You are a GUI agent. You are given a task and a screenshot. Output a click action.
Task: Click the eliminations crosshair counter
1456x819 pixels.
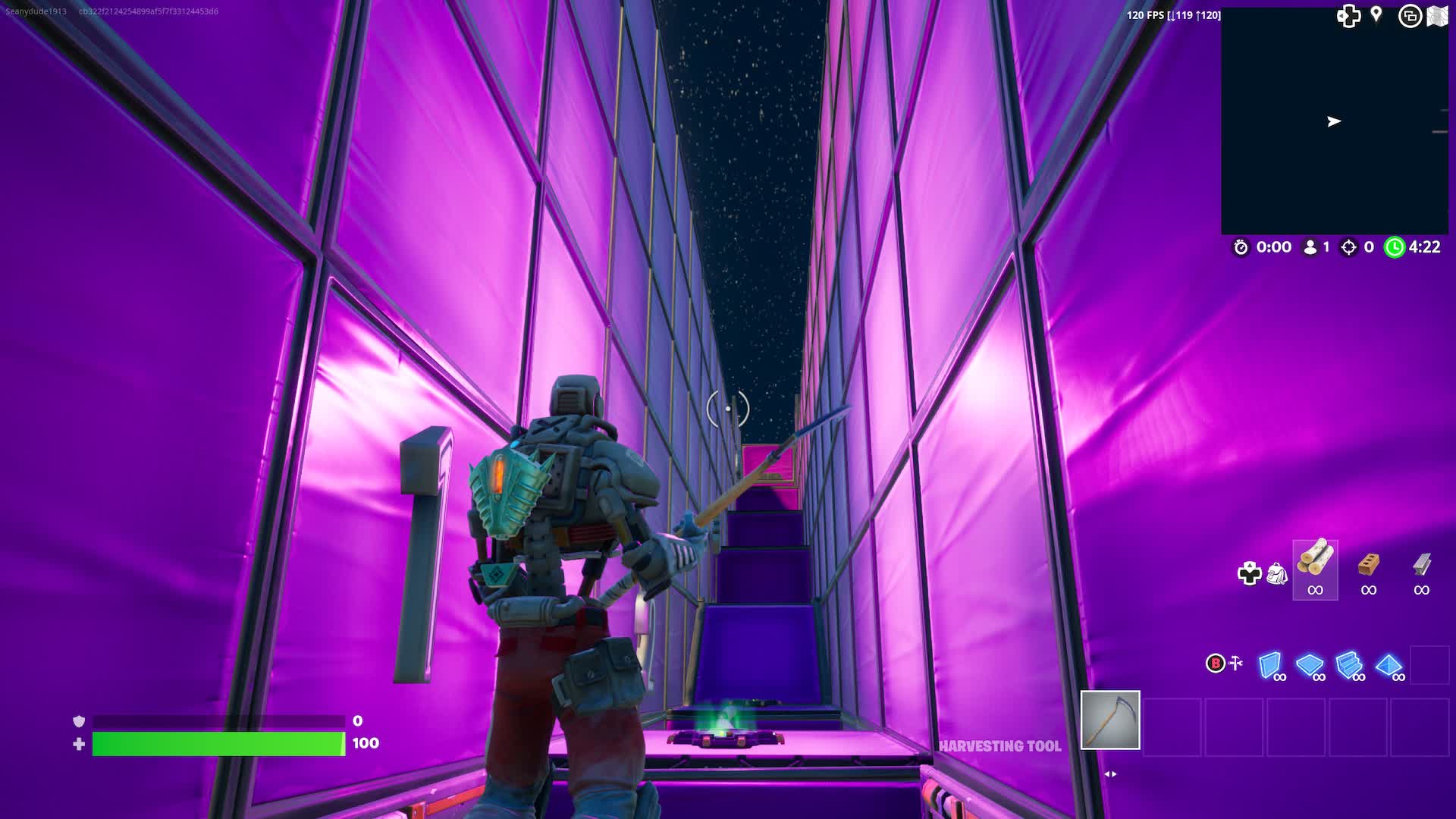point(1348,247)
